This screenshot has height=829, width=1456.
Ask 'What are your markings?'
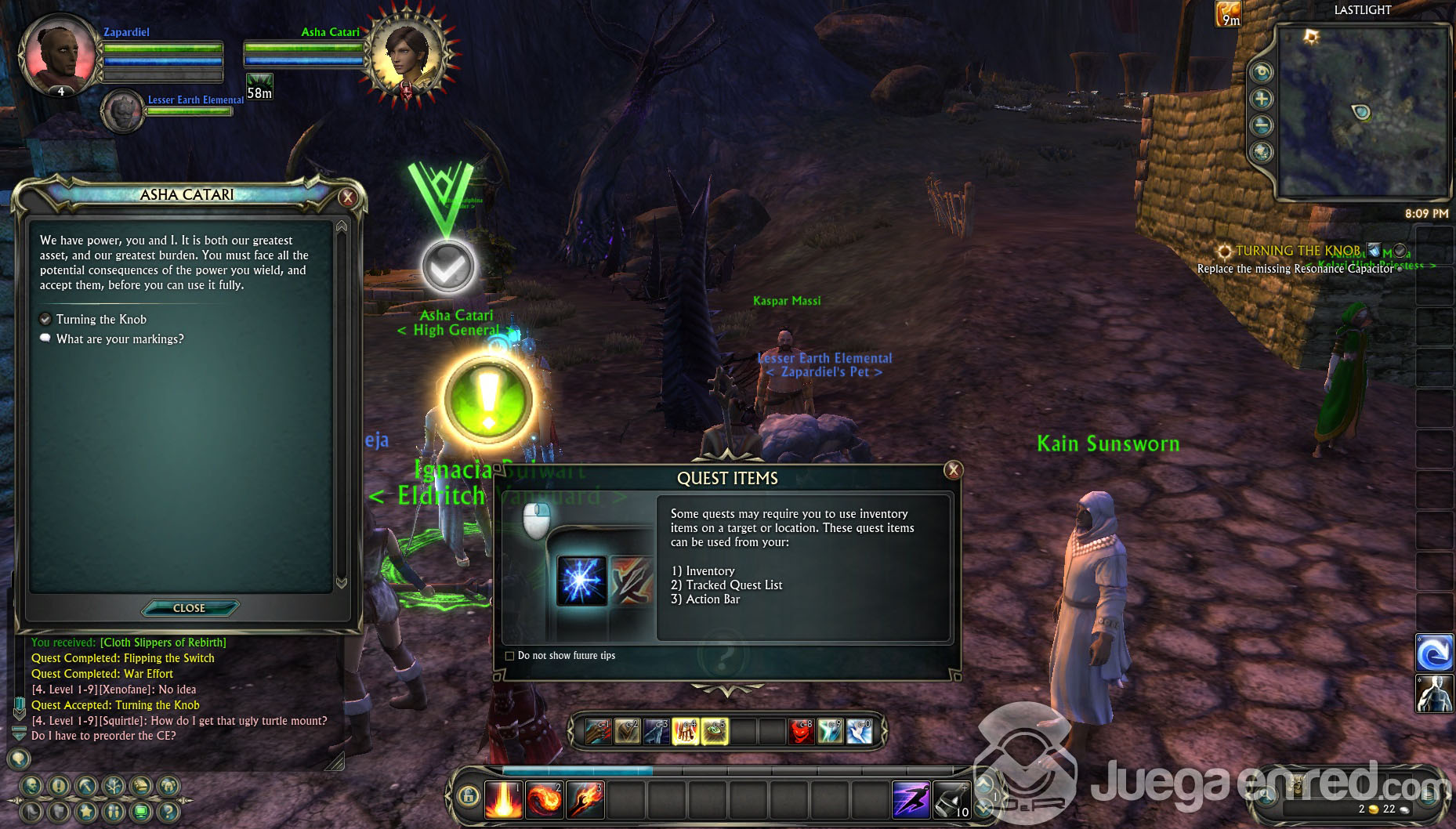[120, 339]
